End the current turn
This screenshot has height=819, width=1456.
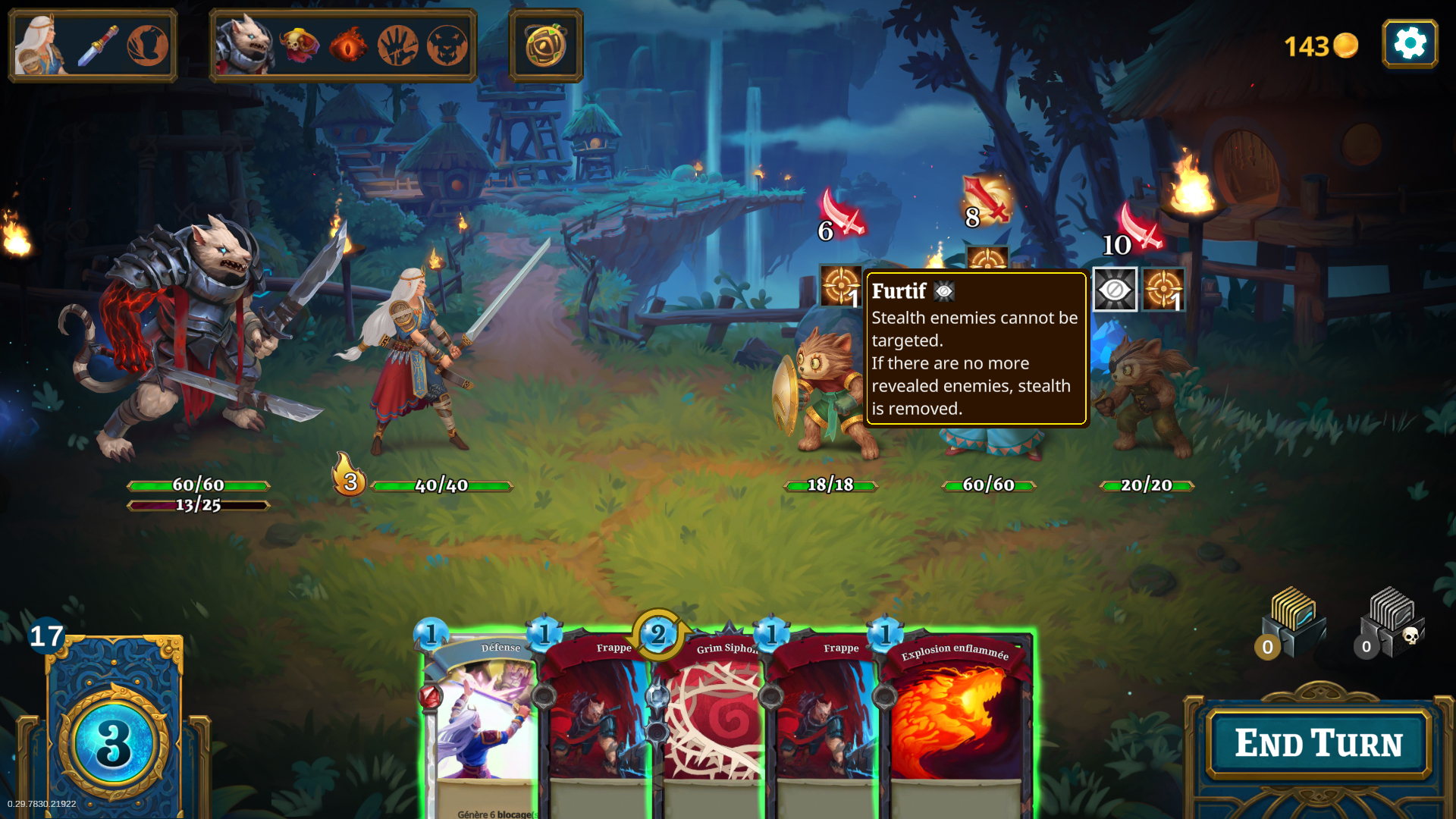coord(1319,743)
